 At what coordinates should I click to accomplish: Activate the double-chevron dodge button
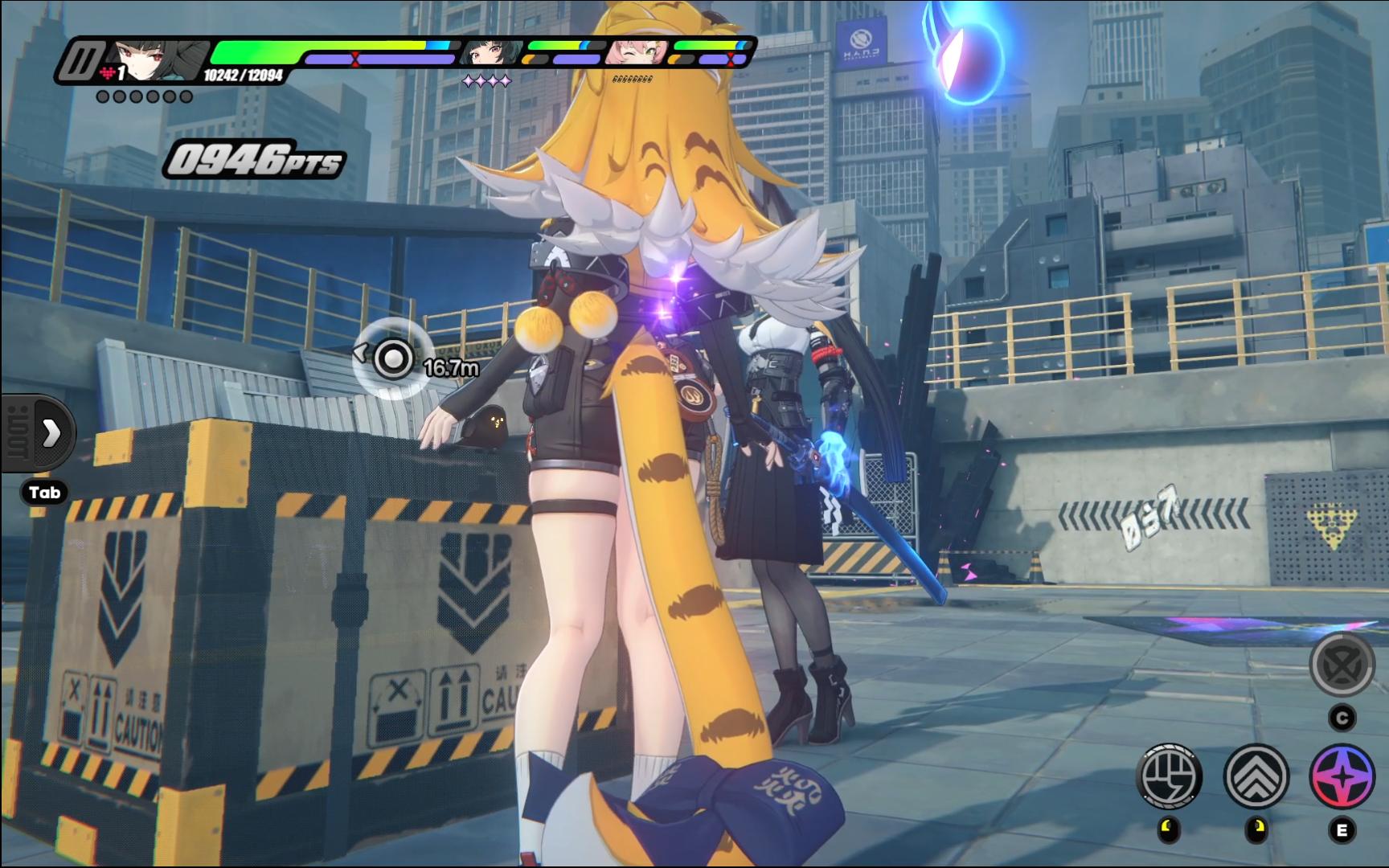(x=1256, y=776)
